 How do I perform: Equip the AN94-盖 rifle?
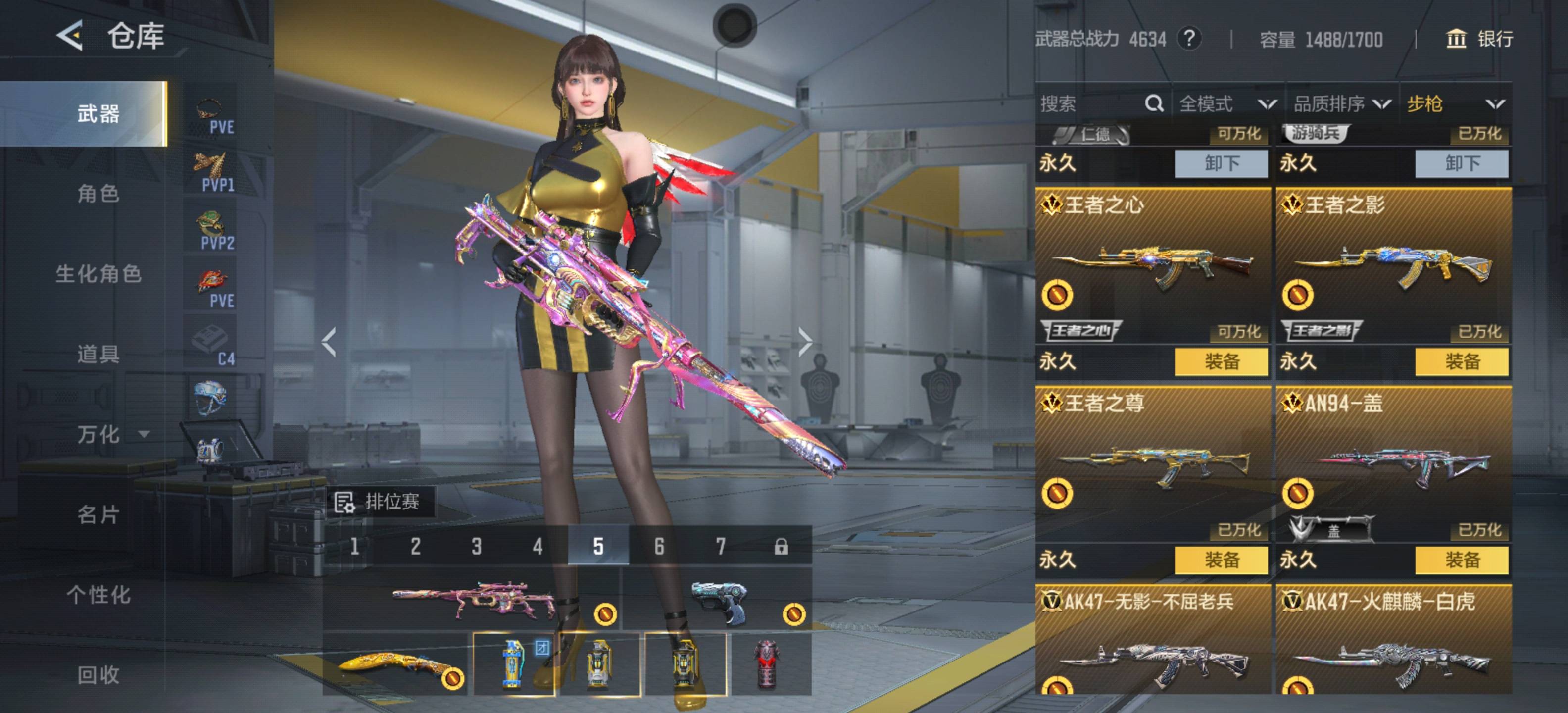[x=1462, y=560]
